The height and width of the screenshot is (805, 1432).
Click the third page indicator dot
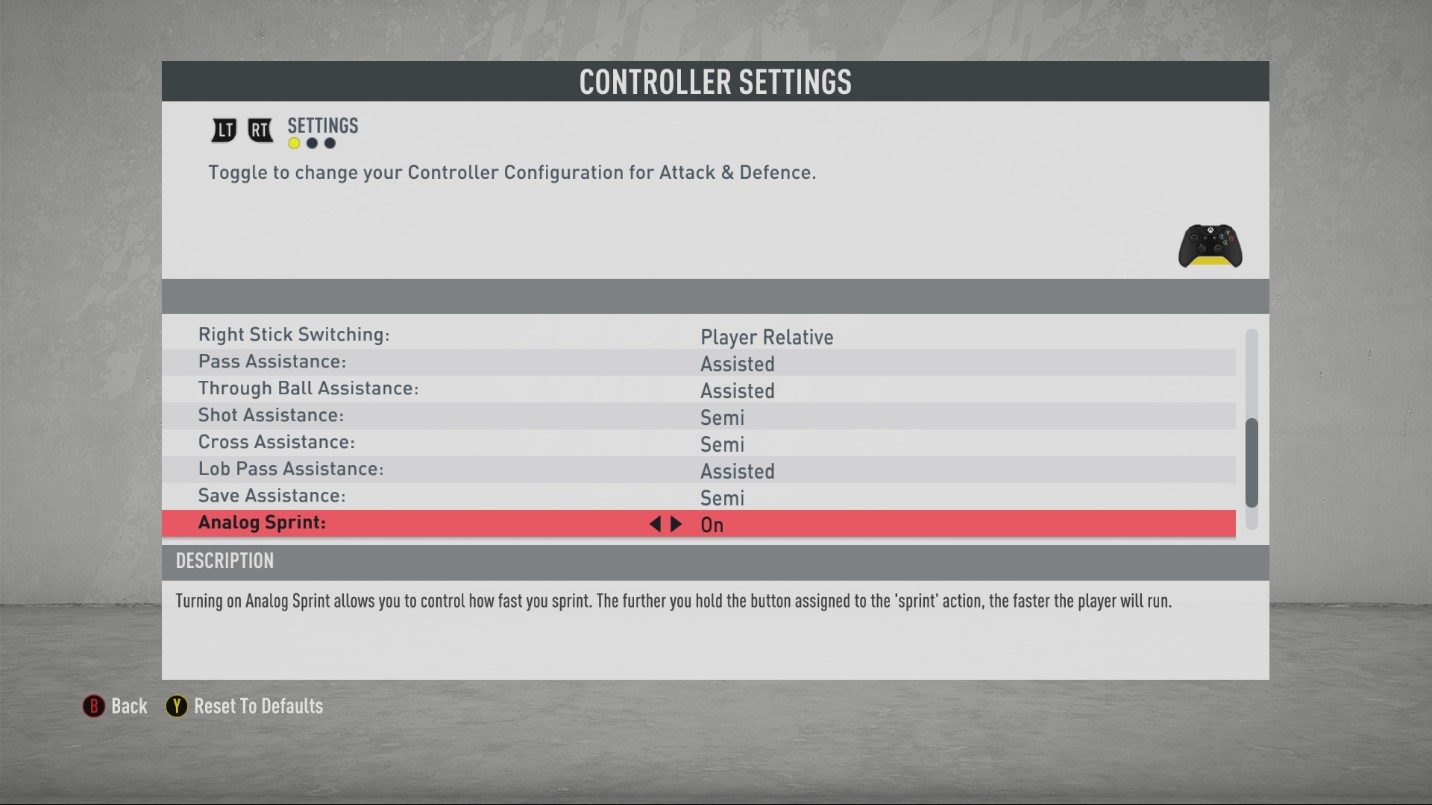pyautogui.click(x=329, y=143)
